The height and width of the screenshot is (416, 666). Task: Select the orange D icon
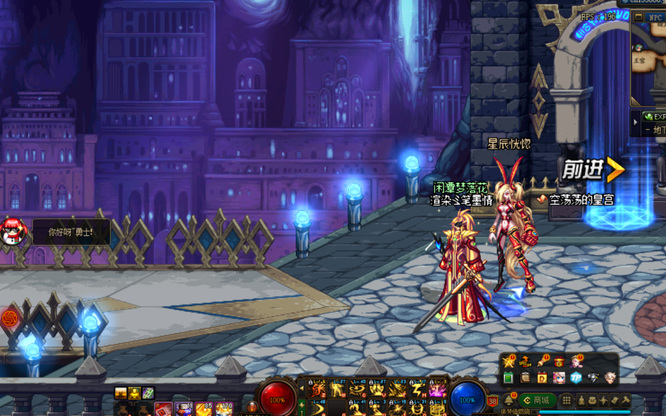542,378
